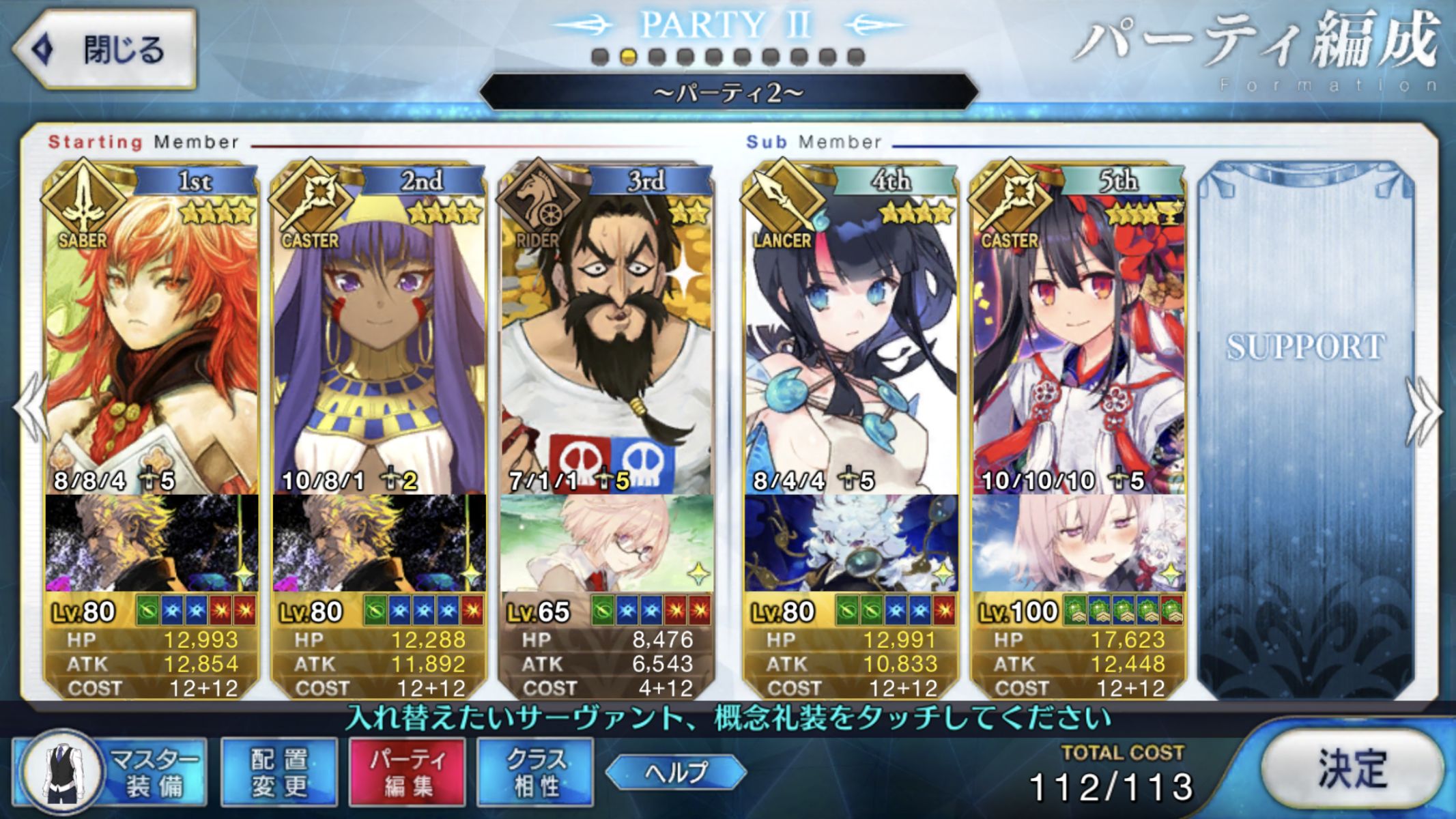Change the Lv.100 Caster's craft essence
The width and height of the screenshot is (1456, 819).
[x=1079, y=543]
